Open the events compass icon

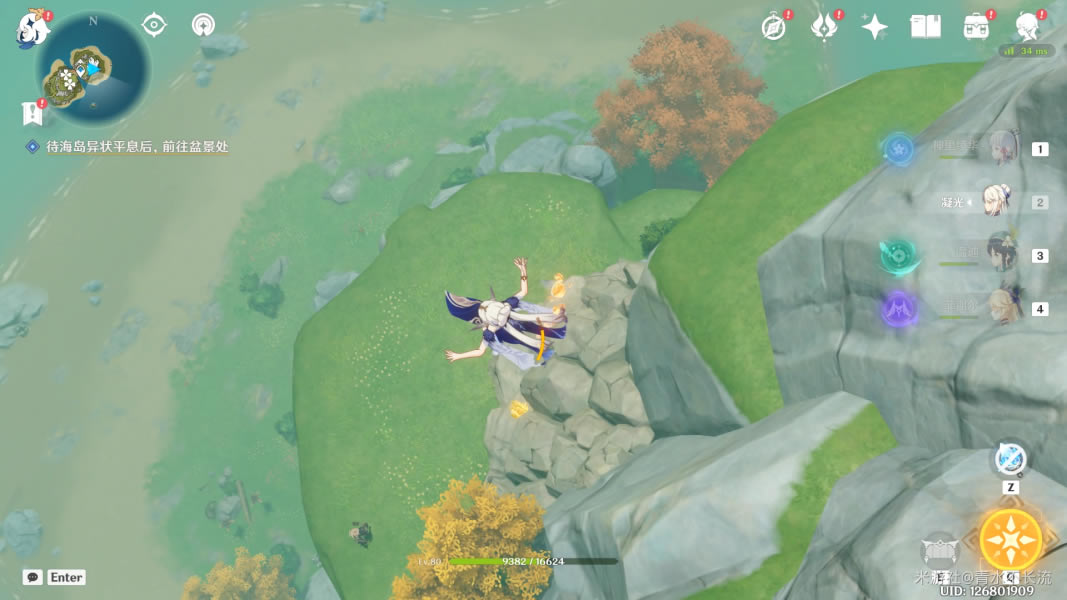[773, 27]
